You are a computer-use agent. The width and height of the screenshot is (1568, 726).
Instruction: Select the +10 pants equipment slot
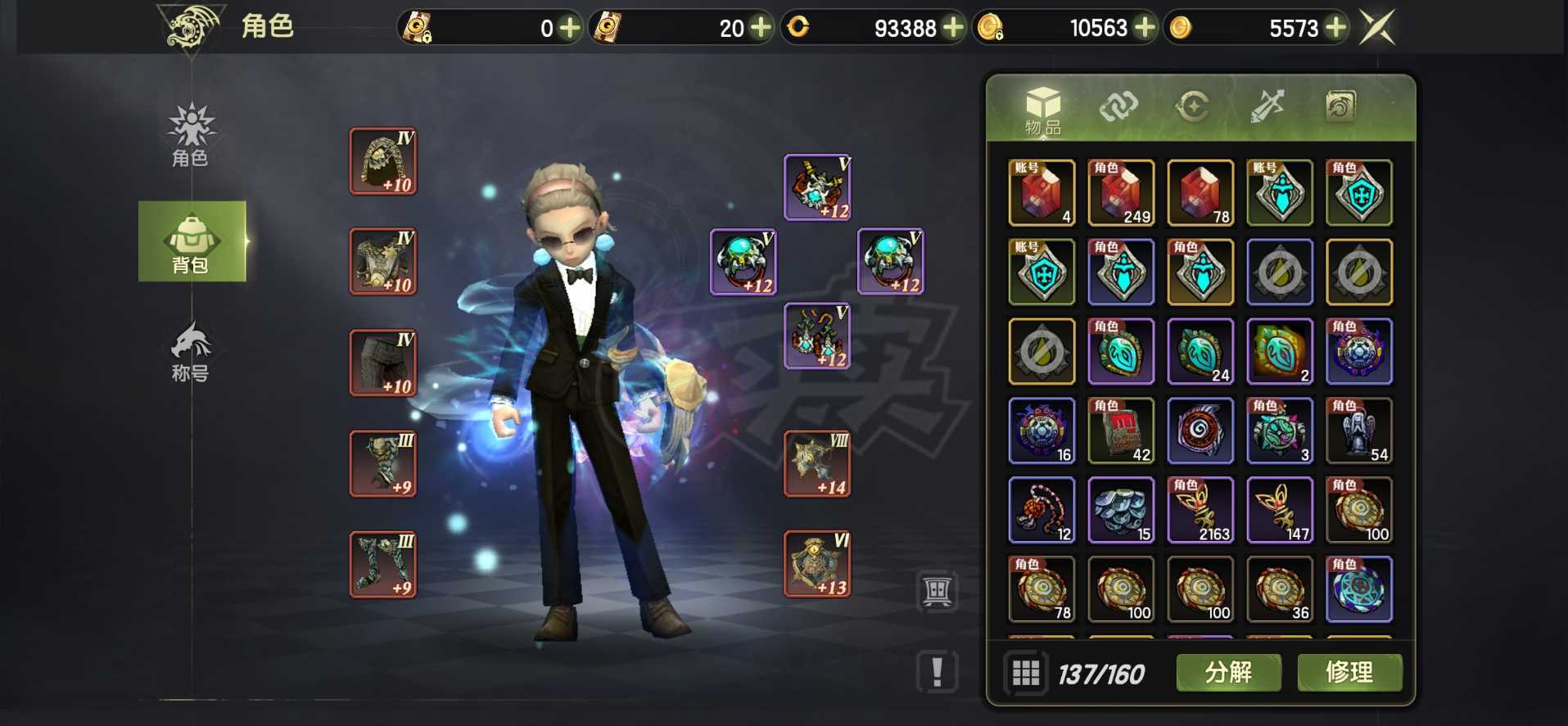pyautogui.click(x=383, y=363)
